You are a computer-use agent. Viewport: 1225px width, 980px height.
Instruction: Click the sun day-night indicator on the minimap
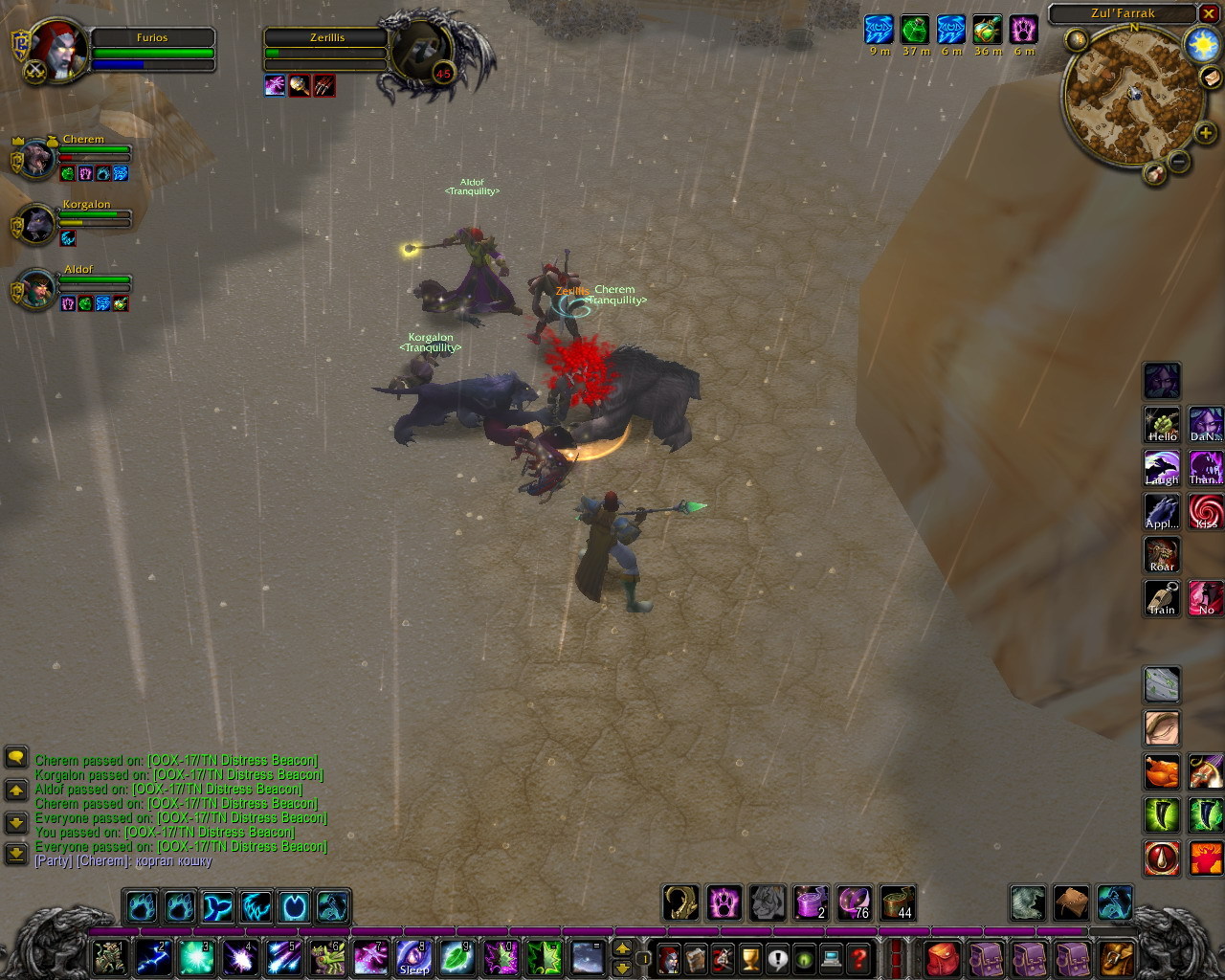(x=1200, y=44)
